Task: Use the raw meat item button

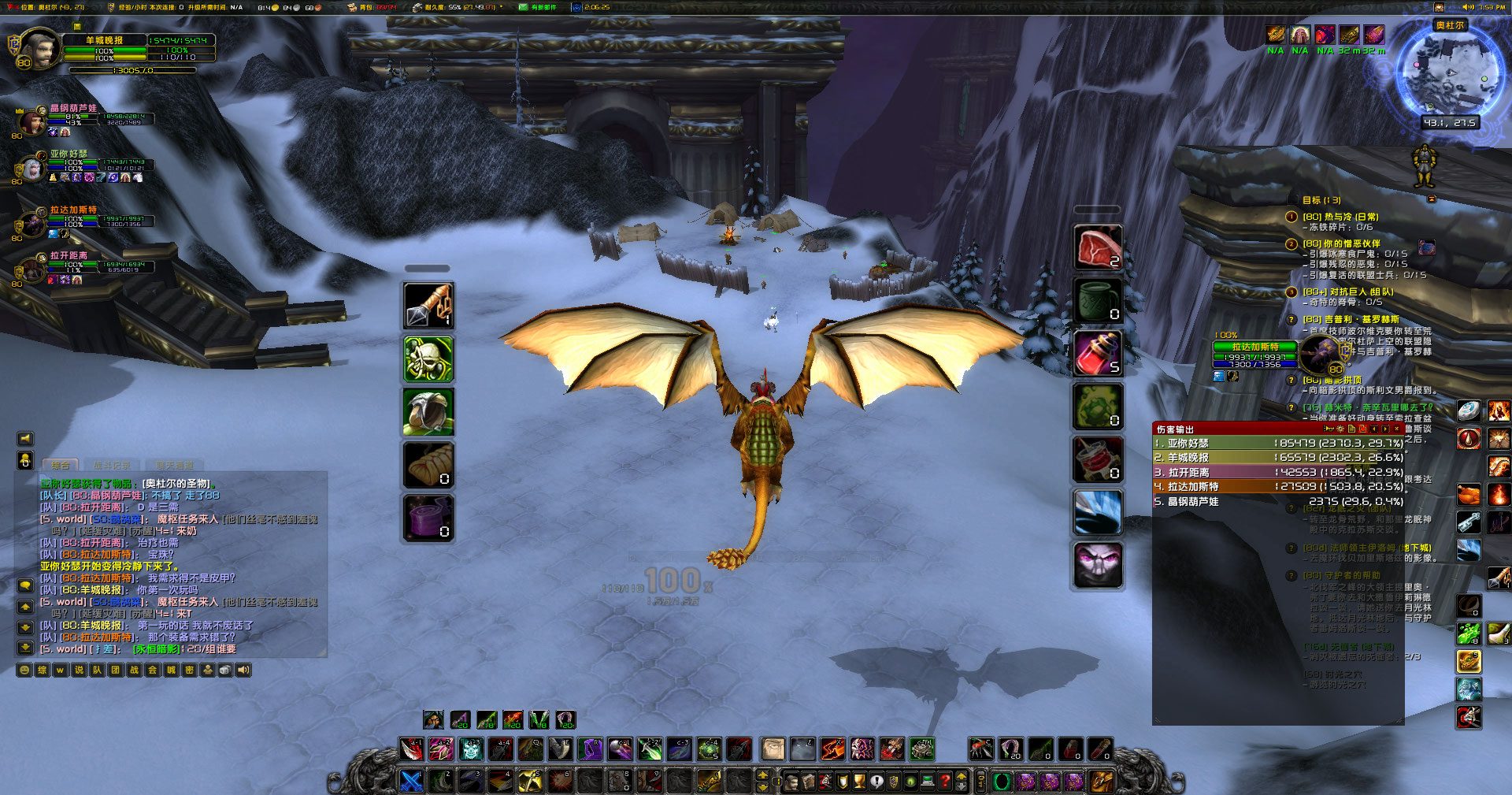Action: click(1097, 246)
